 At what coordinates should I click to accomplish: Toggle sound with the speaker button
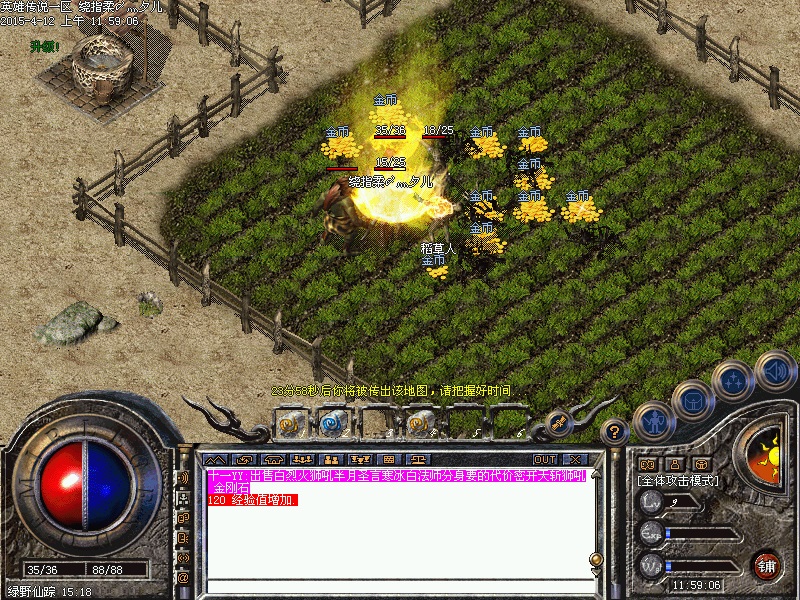coord(774,370)
